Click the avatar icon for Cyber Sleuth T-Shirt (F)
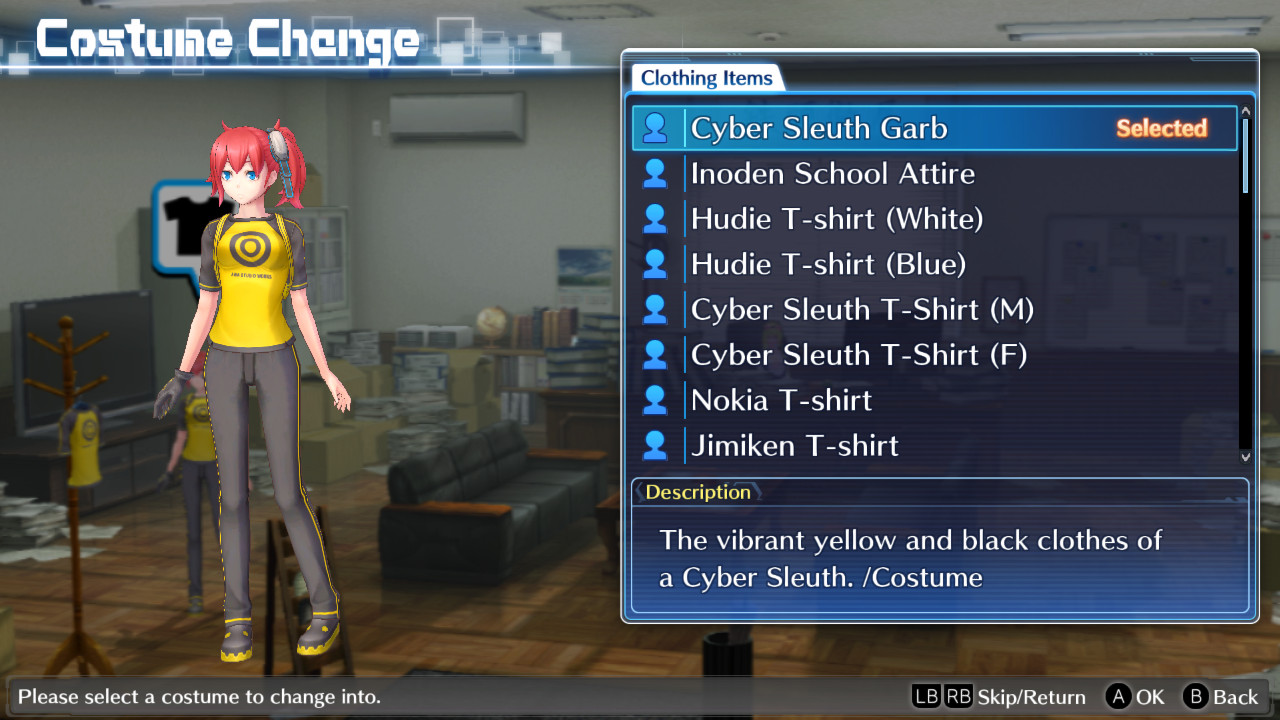 (657, 354)
